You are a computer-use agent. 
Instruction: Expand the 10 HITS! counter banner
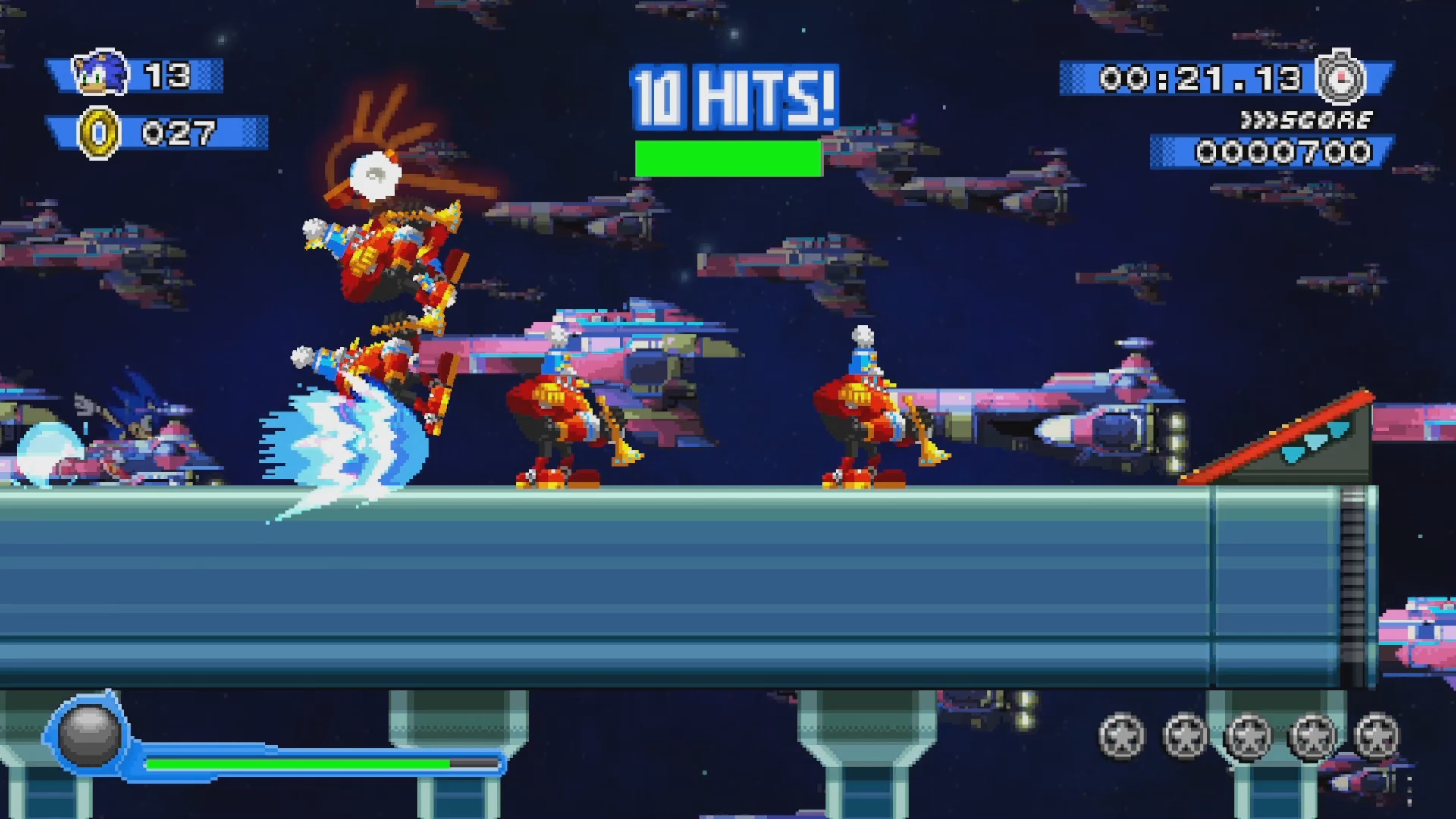coord(732,95)
